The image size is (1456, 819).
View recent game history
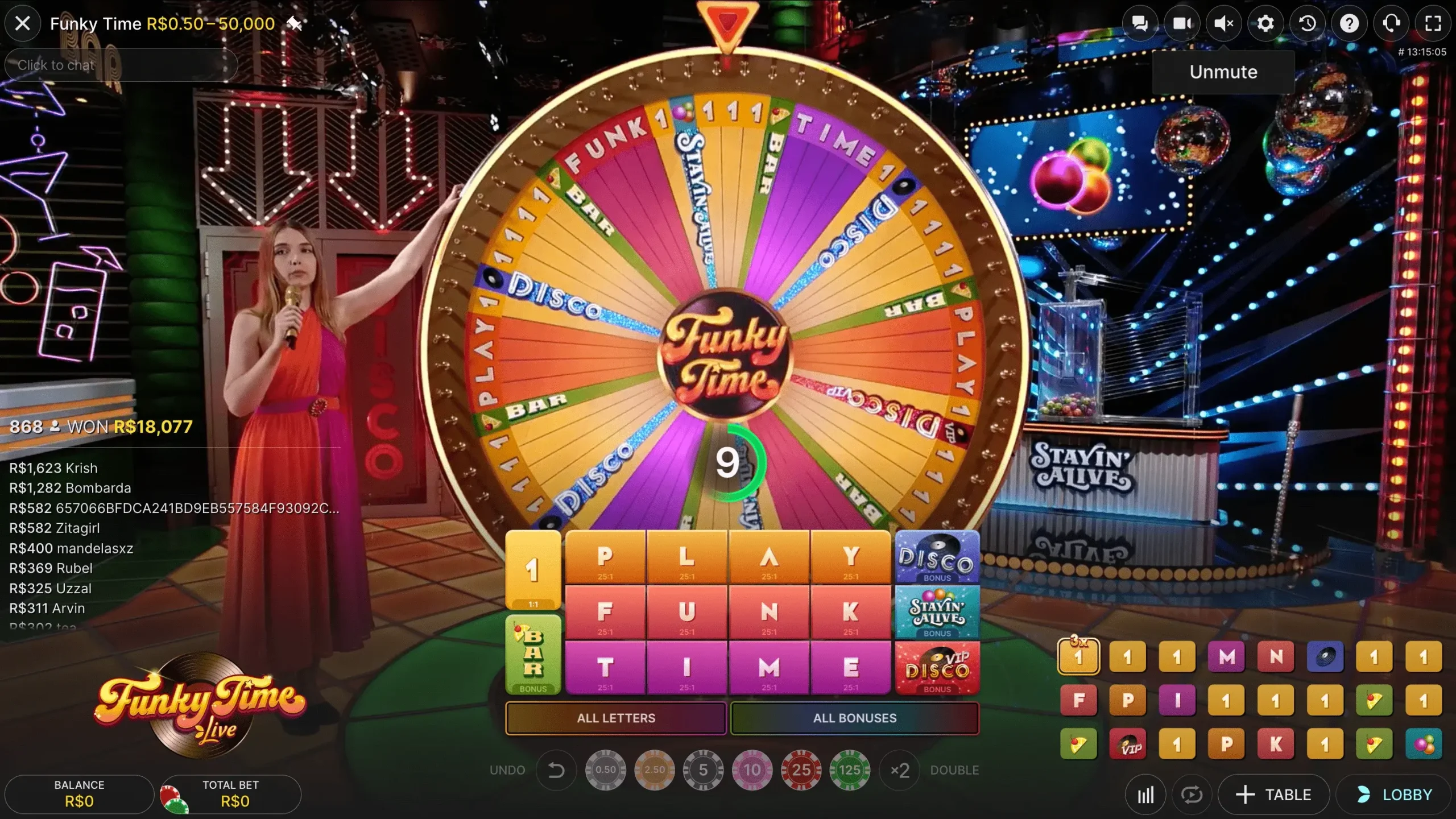pyautogui.click(x=1307, y=23)
